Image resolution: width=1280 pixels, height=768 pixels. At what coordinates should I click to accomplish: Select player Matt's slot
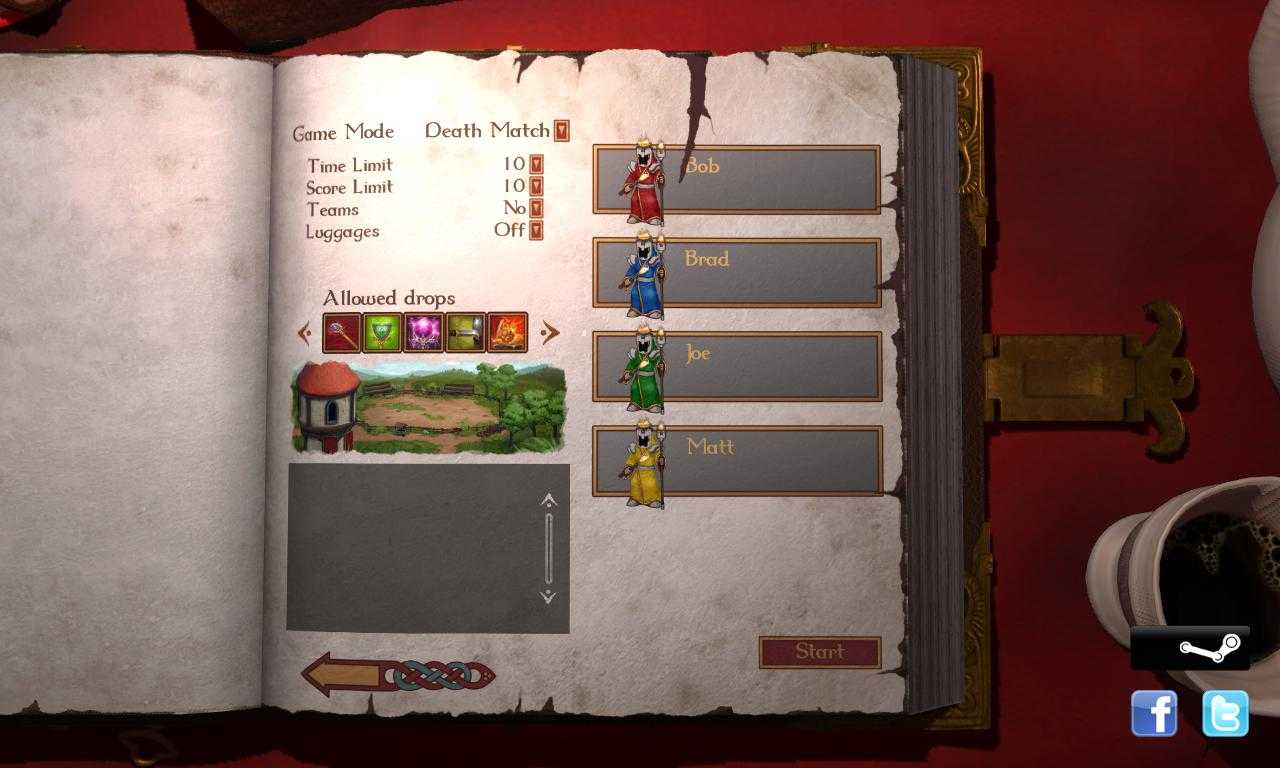tap(746, 460)
